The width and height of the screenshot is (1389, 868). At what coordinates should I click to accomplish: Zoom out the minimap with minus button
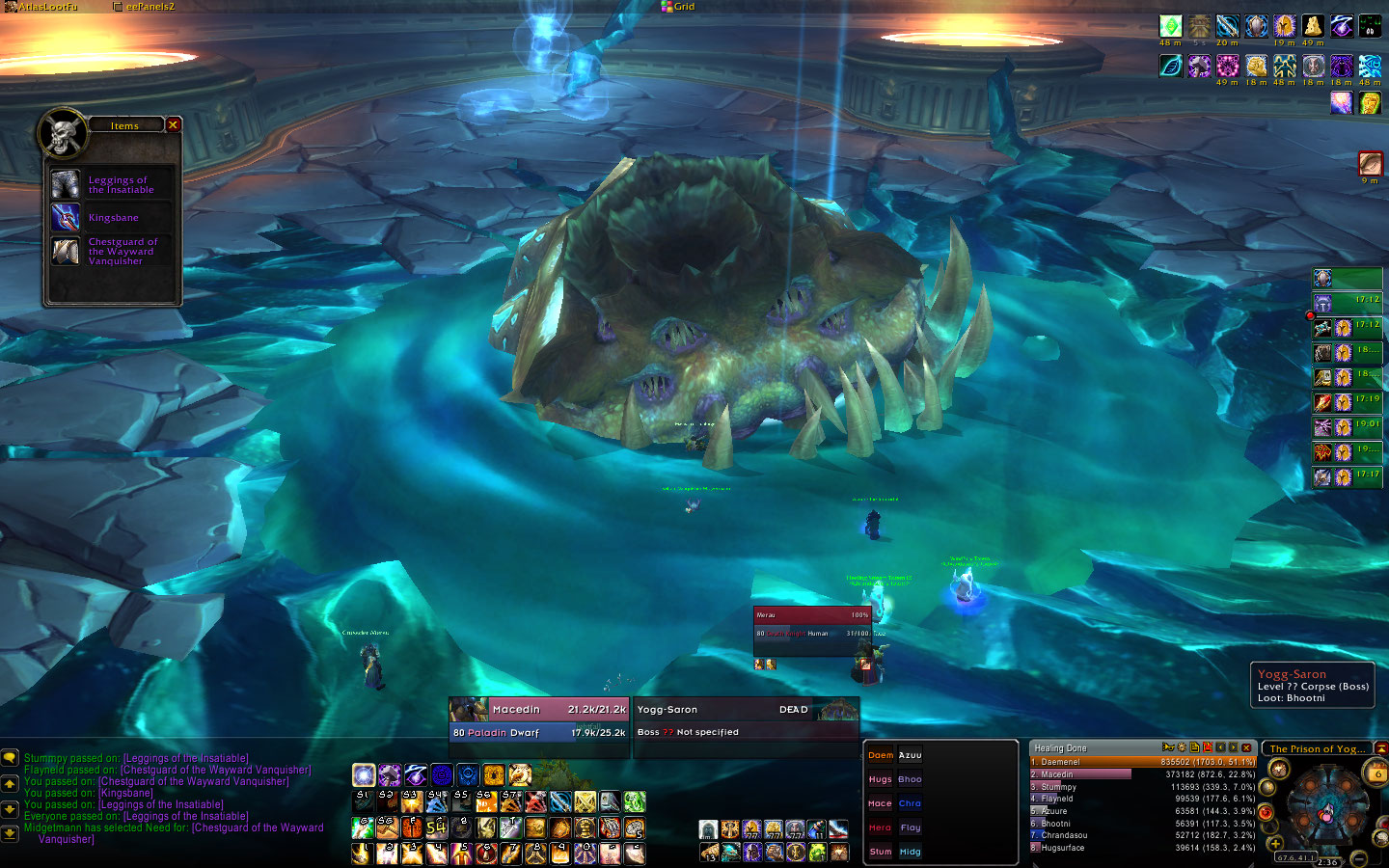pos(1359,856)
